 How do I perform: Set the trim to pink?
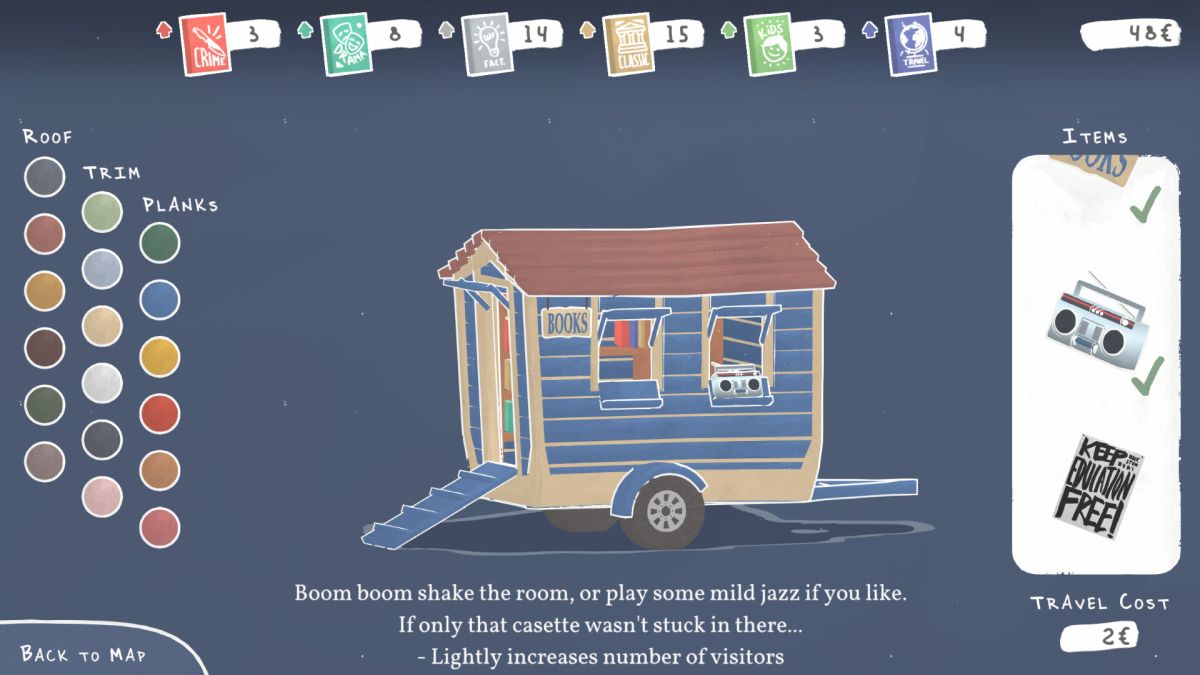point(102,497)
